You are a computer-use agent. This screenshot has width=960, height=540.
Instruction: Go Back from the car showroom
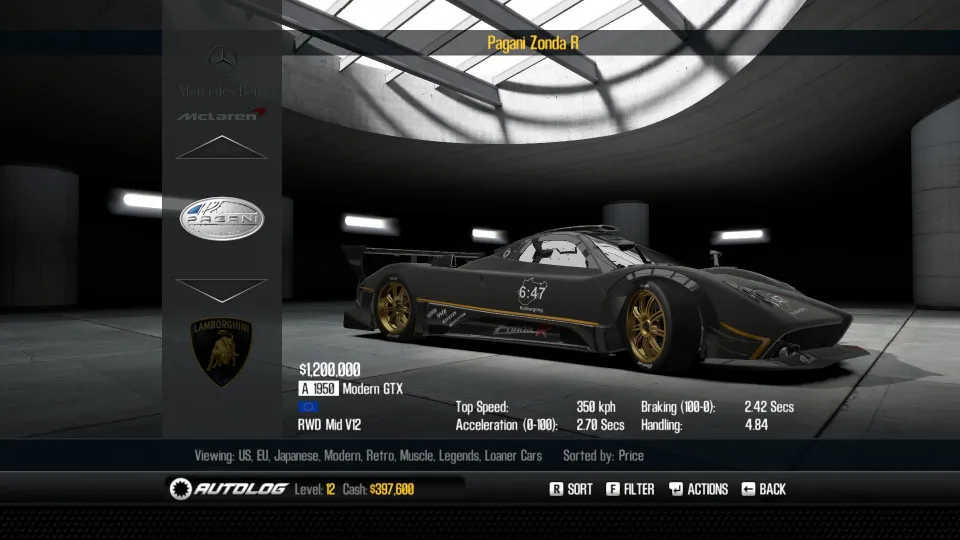[763, 489]
